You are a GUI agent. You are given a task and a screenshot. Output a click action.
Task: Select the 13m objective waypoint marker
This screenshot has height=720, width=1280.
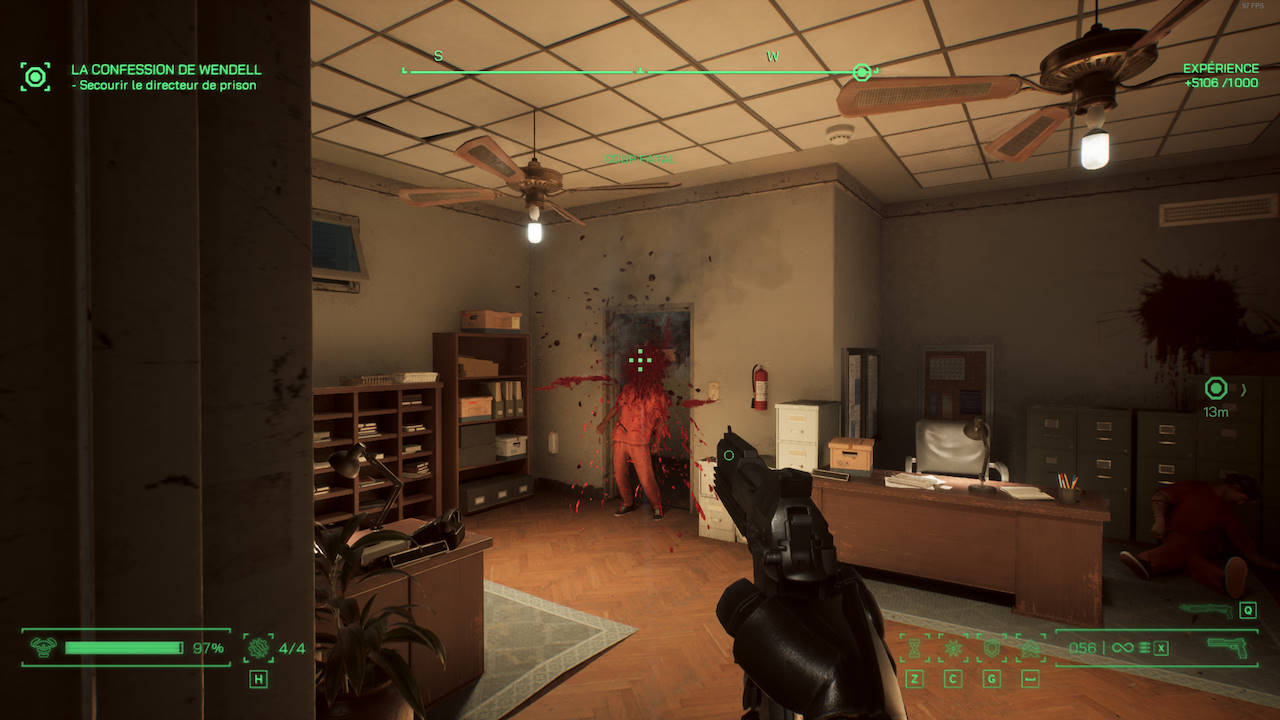coord(1216,388)
